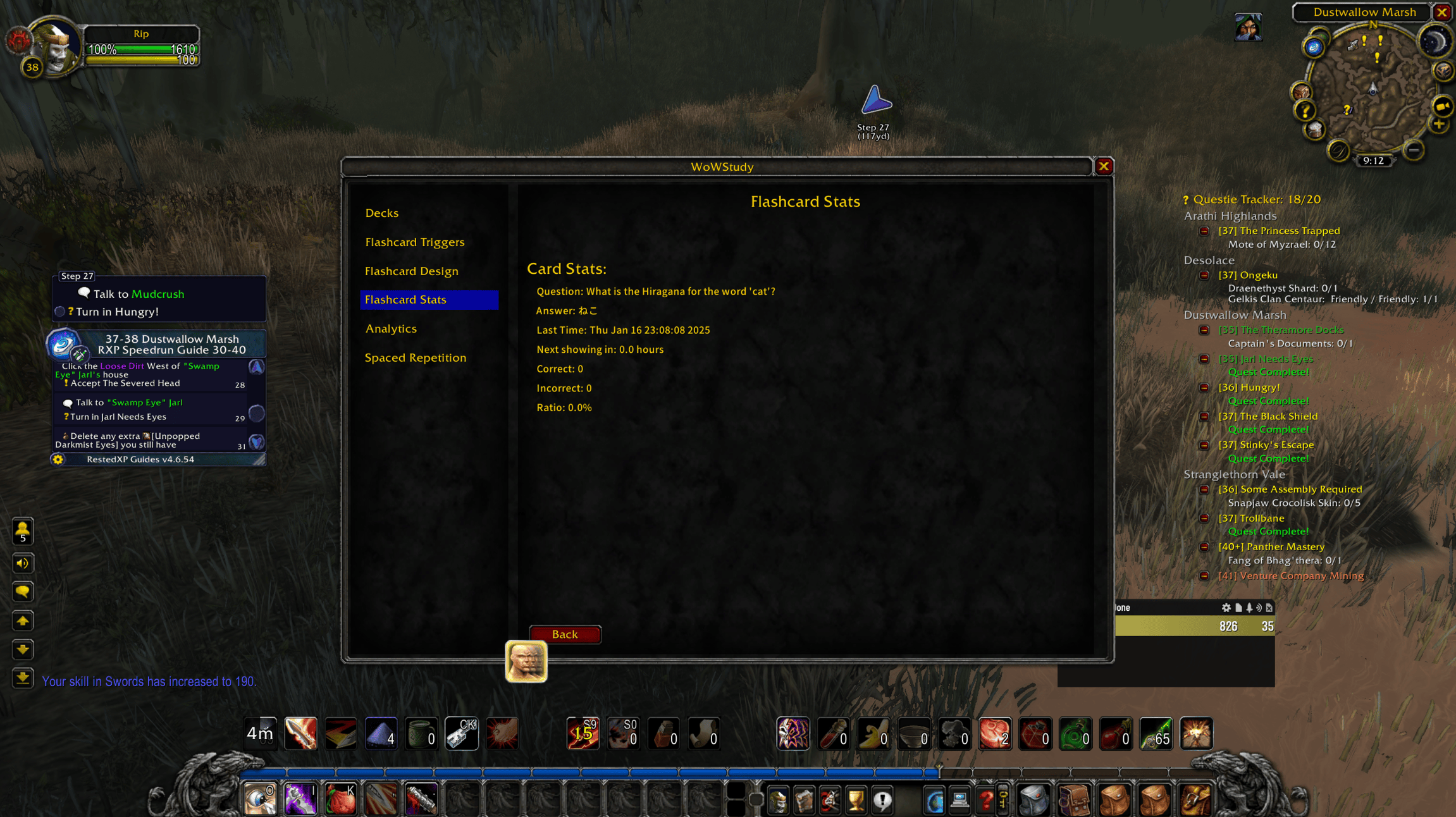Click the Back button in Flashcard Stats
The width and height of the screenshot is (1456, 817).
pyautogui.click(x=565, y=634)
